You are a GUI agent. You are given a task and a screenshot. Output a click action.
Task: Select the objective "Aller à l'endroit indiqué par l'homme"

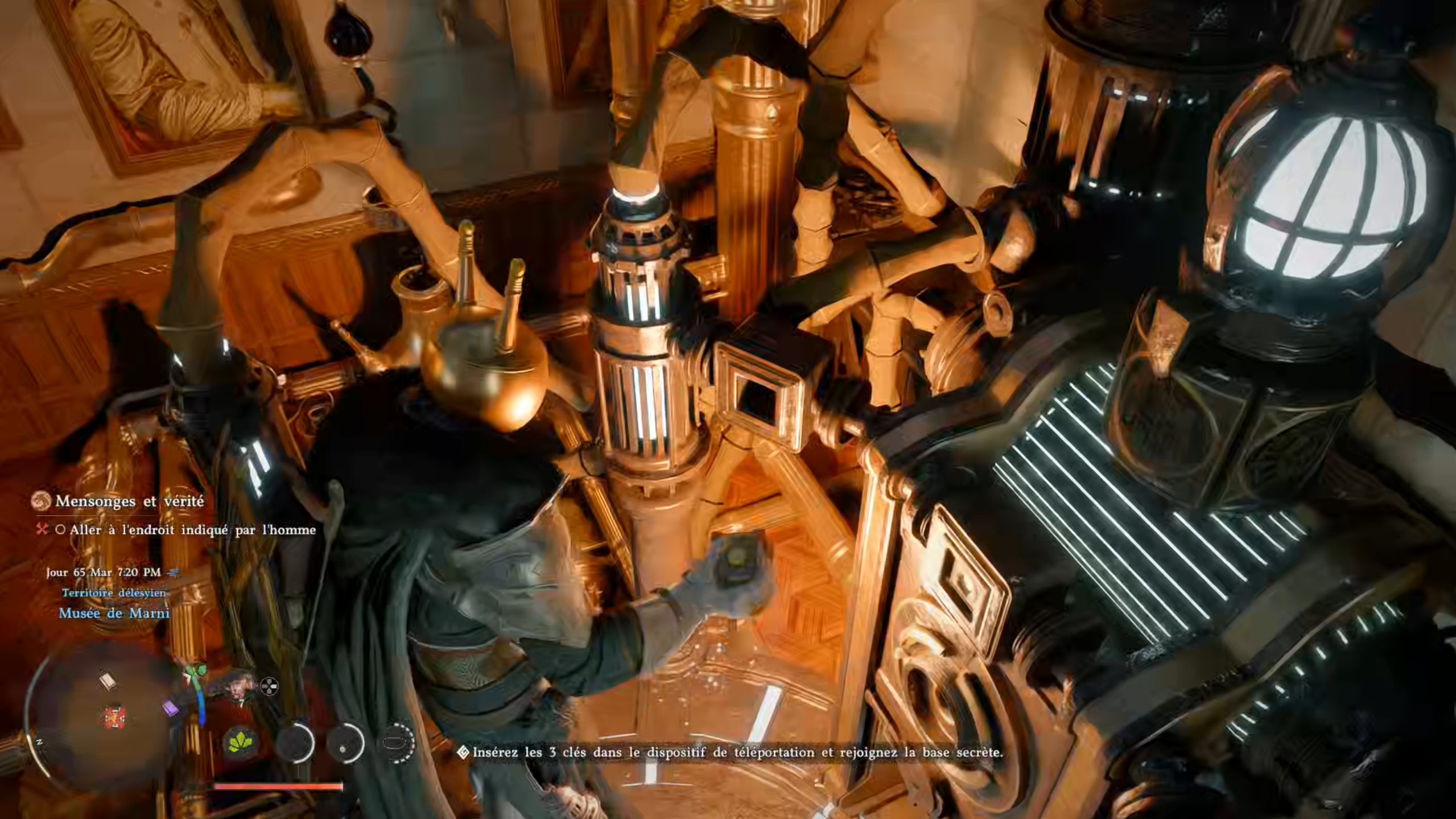tap(192, 530)
